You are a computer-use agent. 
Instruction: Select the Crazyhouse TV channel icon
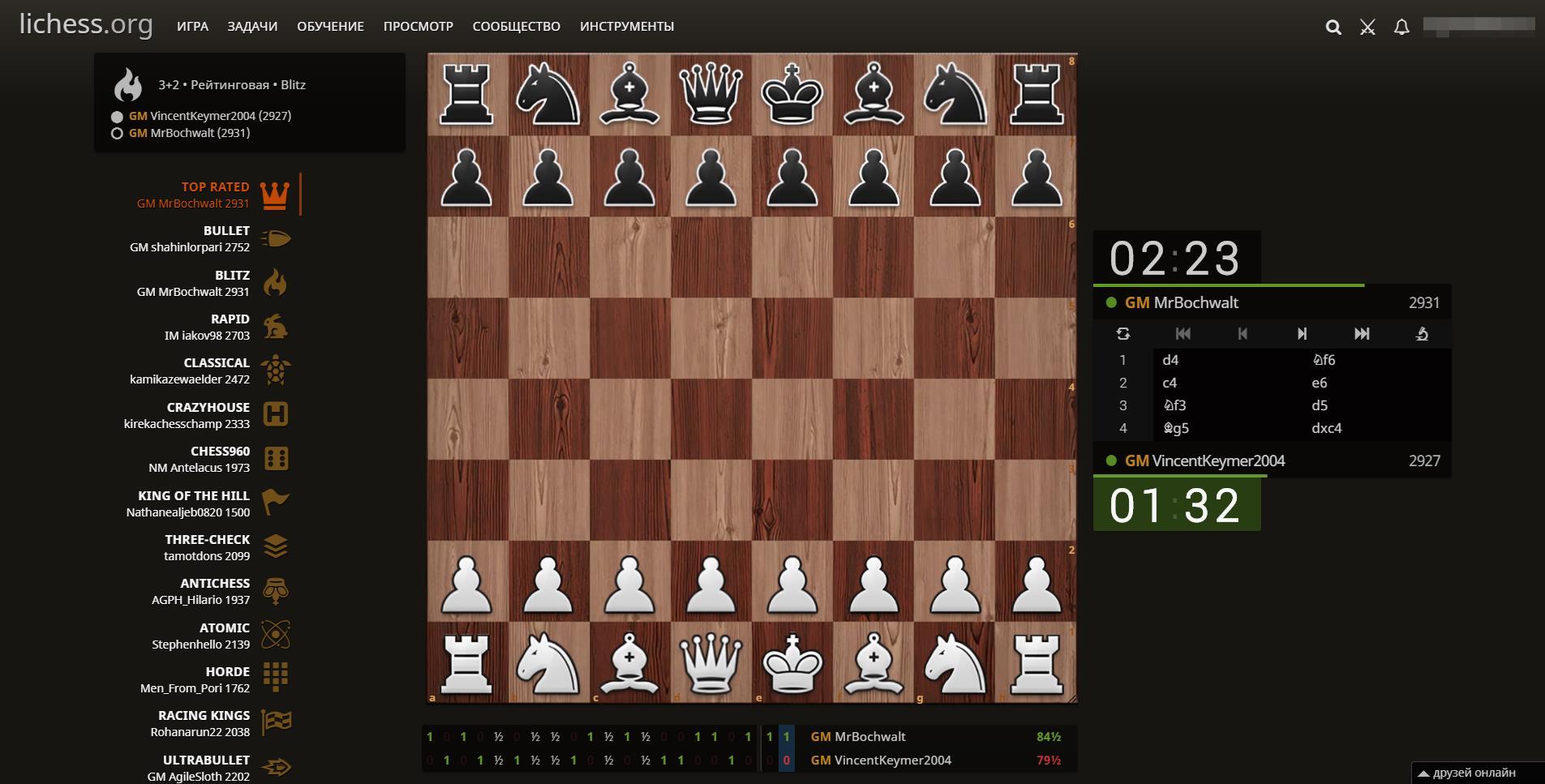(x=277, y=414)
